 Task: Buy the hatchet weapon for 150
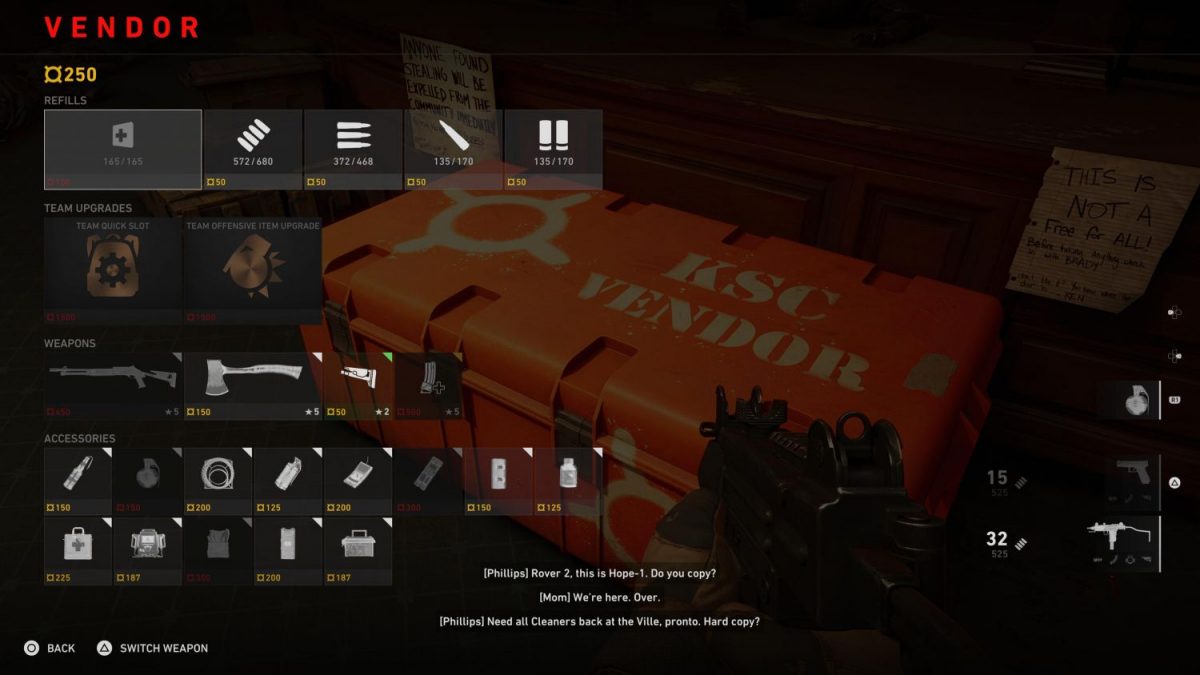(x=253, y=385)
